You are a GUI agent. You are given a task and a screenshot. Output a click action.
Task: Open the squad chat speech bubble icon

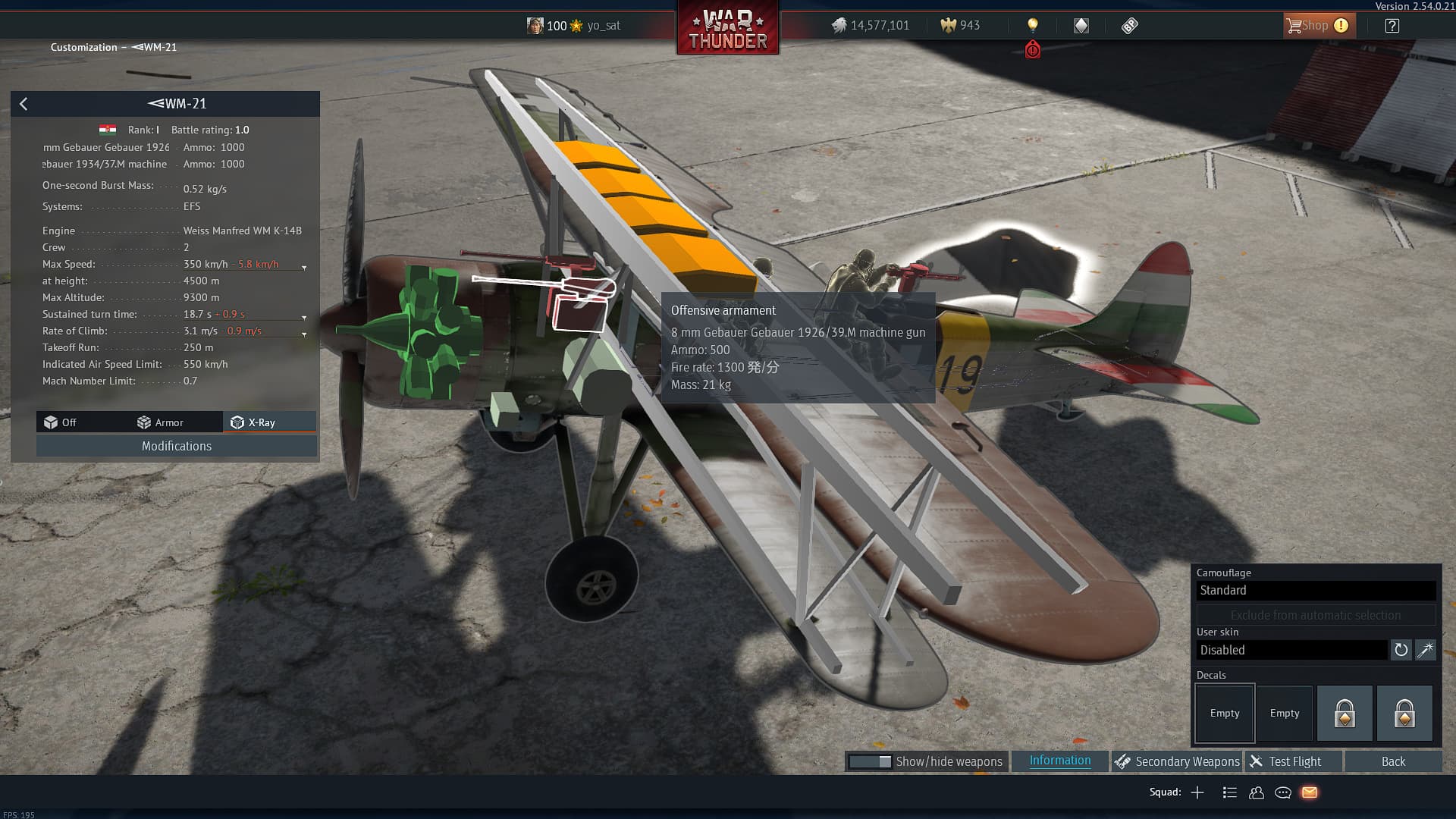(x=1283, y=792)
